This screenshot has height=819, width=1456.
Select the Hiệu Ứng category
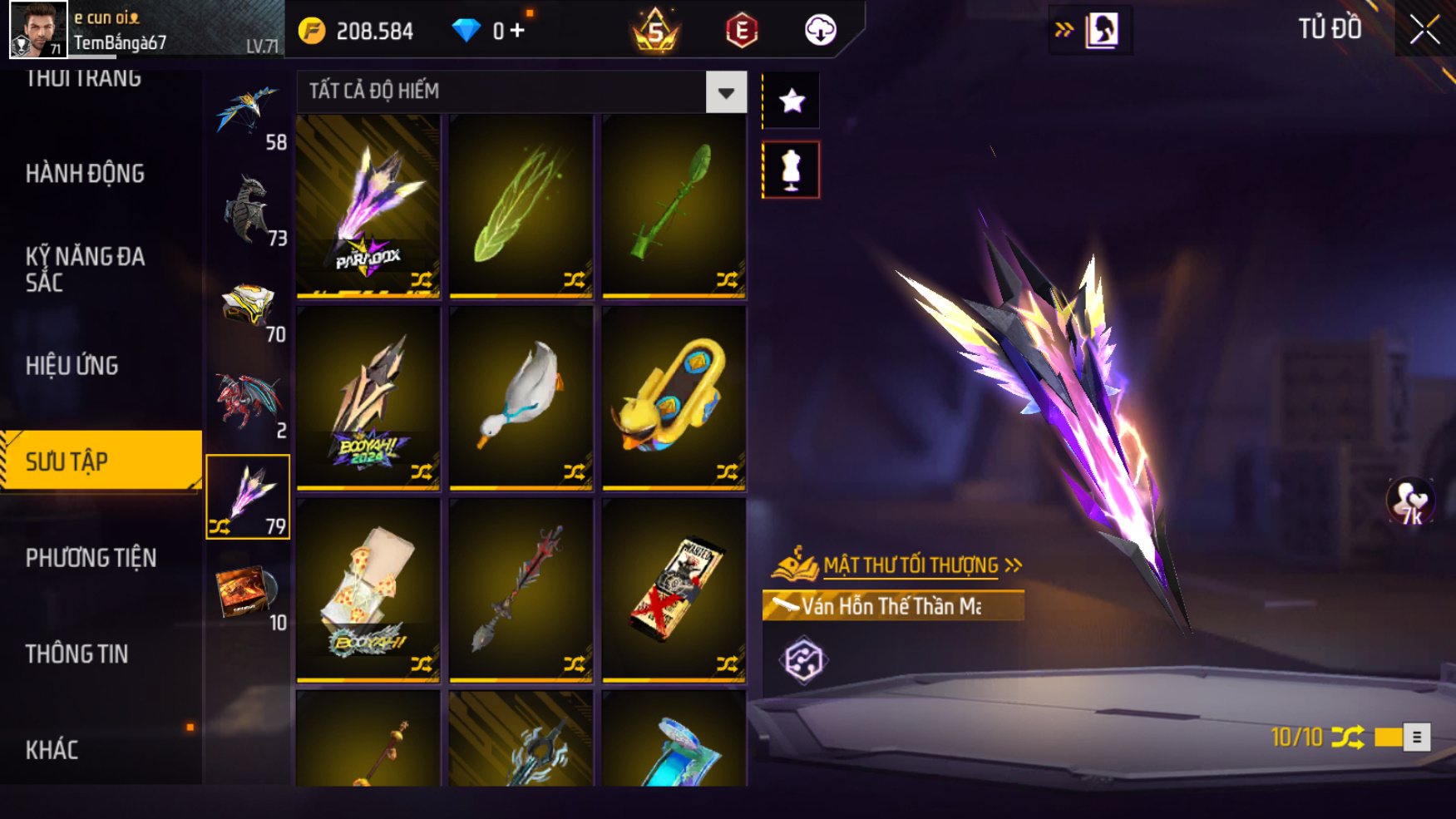[72, 366]
